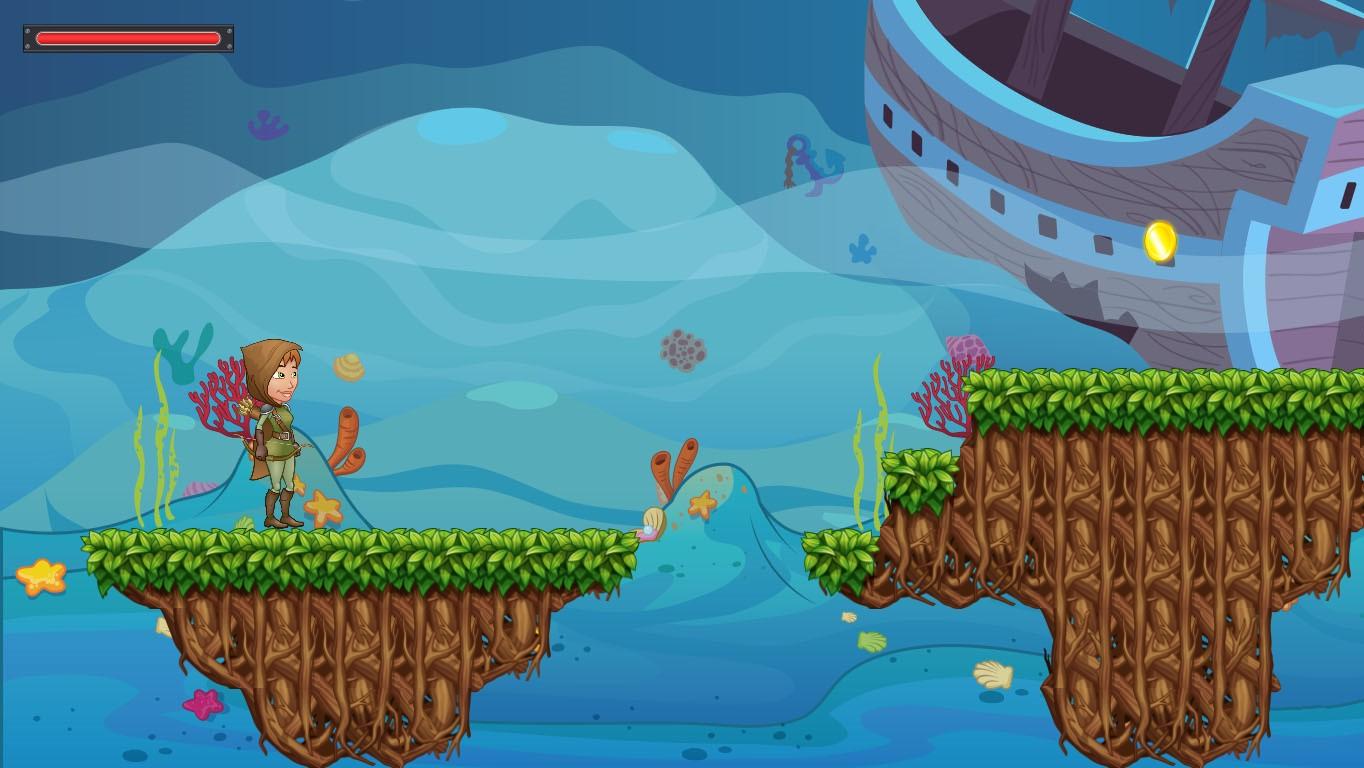Click the golden starfish at the bottom left
Image resolution: width=1364 pixels, height=768 pixels.
[42, 578]
